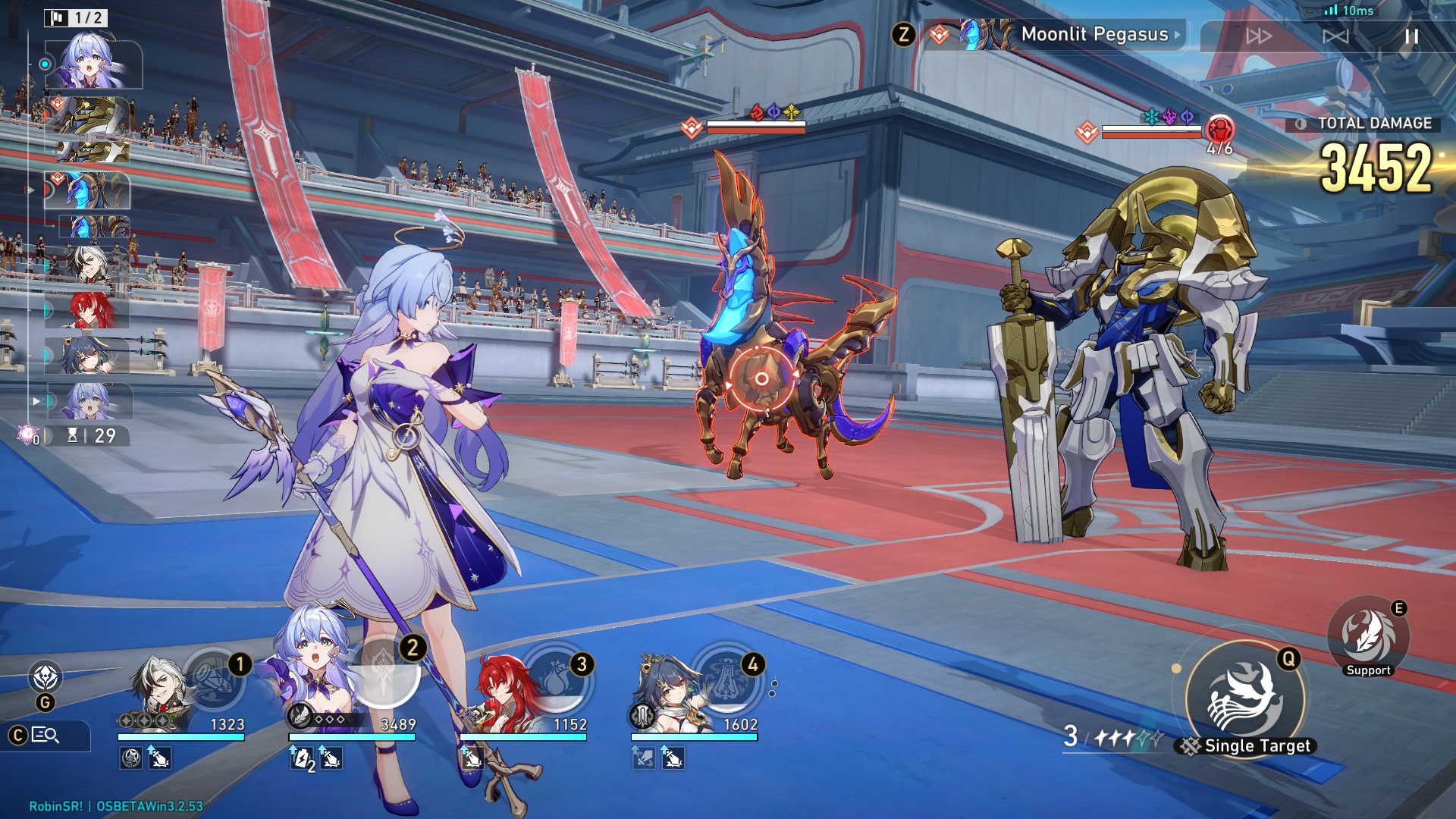Pause the battle
Image resolution: width=1456 pixels, height=819 pixels.
pyautogui.click(x=1410, y=36)
